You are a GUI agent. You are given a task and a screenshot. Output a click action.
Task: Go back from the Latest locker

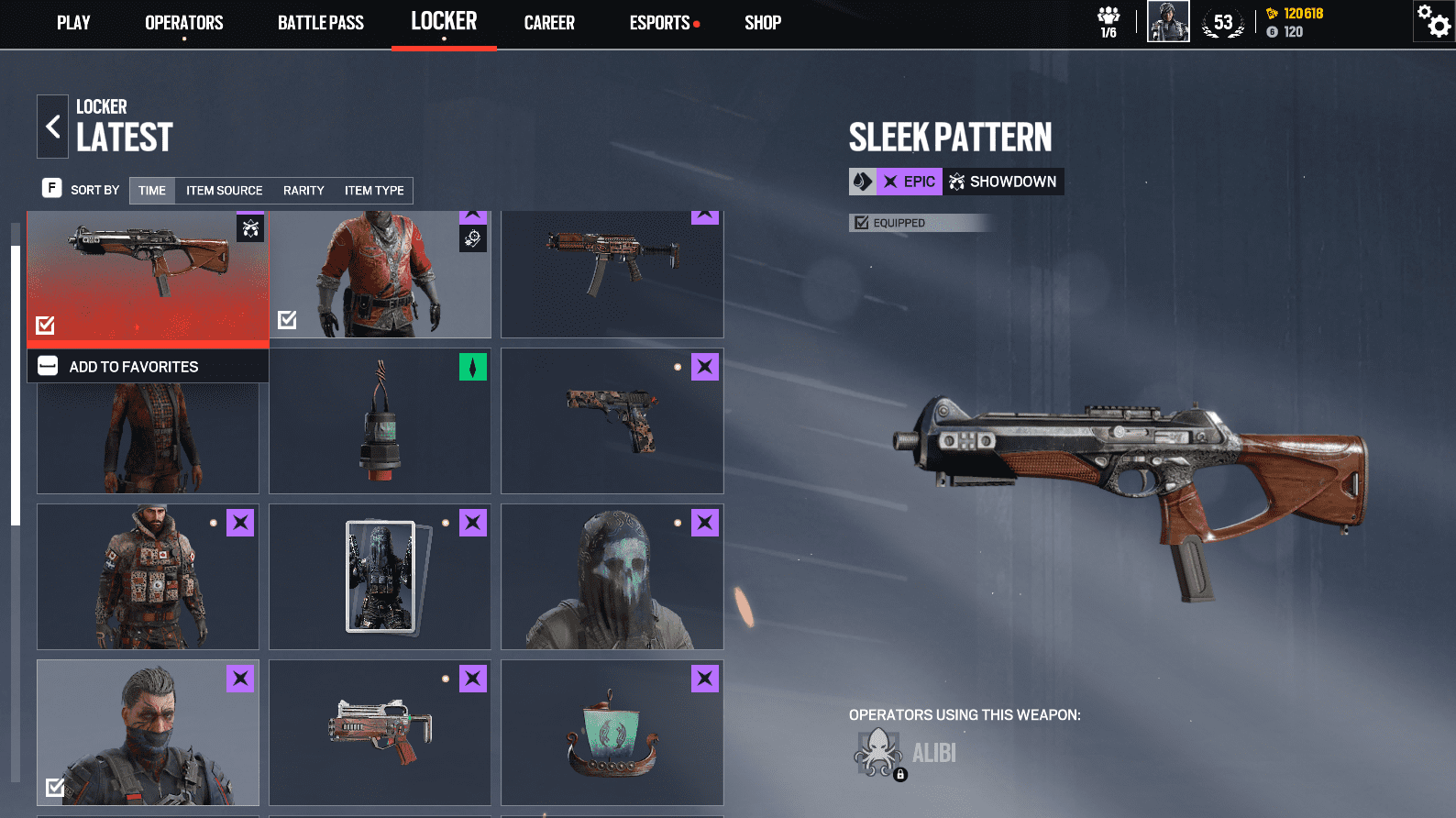pyautogui.click(x=52, y=127)
